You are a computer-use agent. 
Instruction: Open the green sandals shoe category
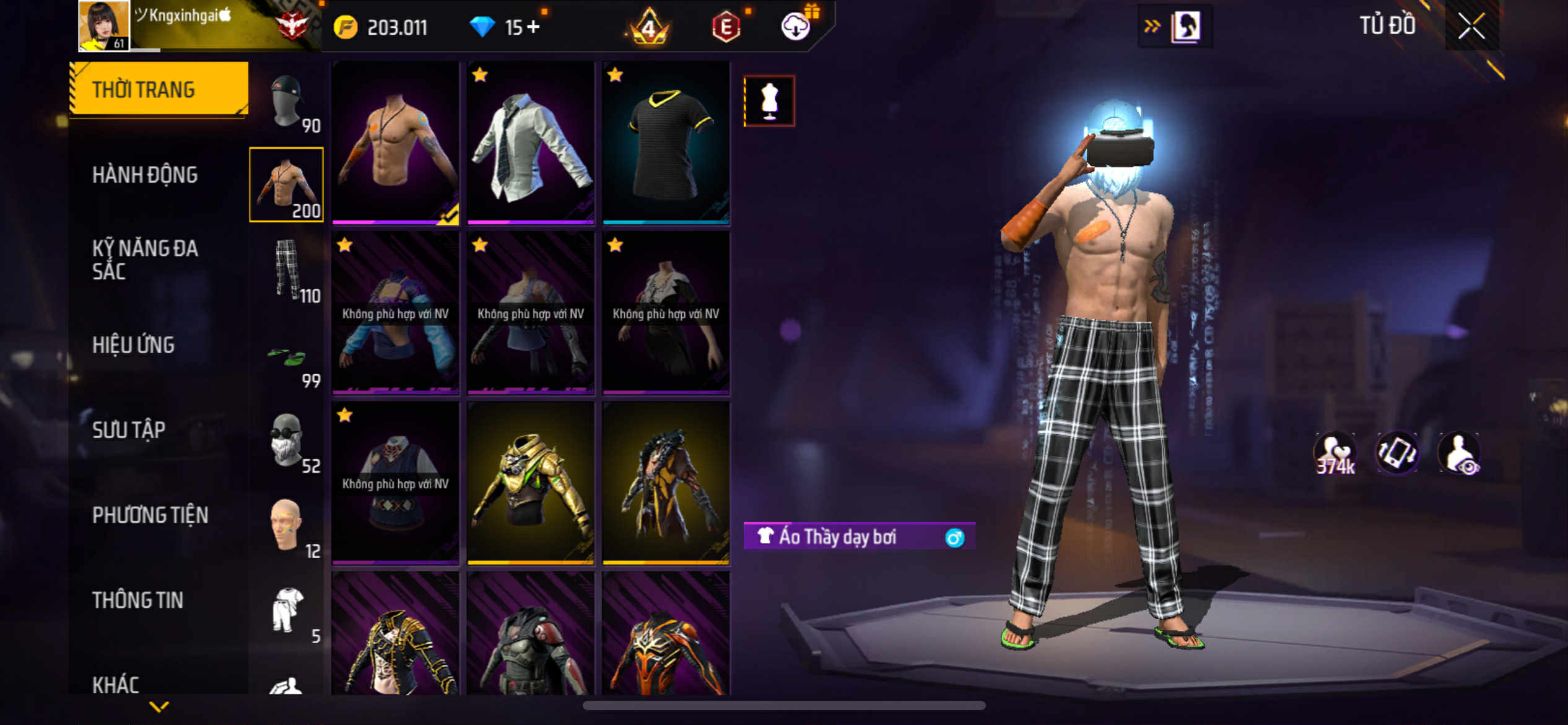point(287,356)
